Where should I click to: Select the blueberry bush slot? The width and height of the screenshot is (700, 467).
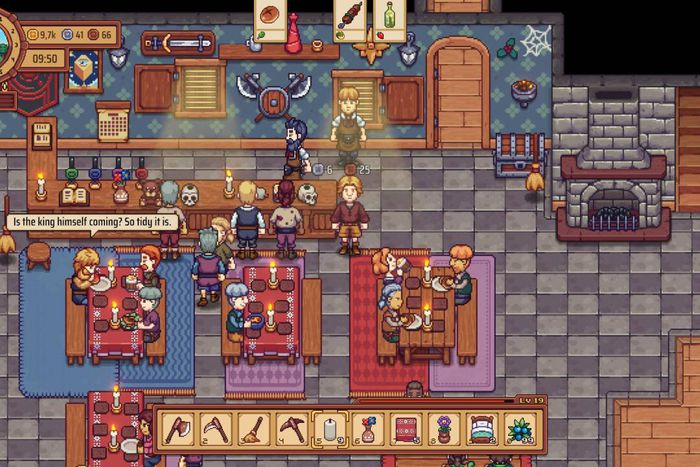[520, 430]
